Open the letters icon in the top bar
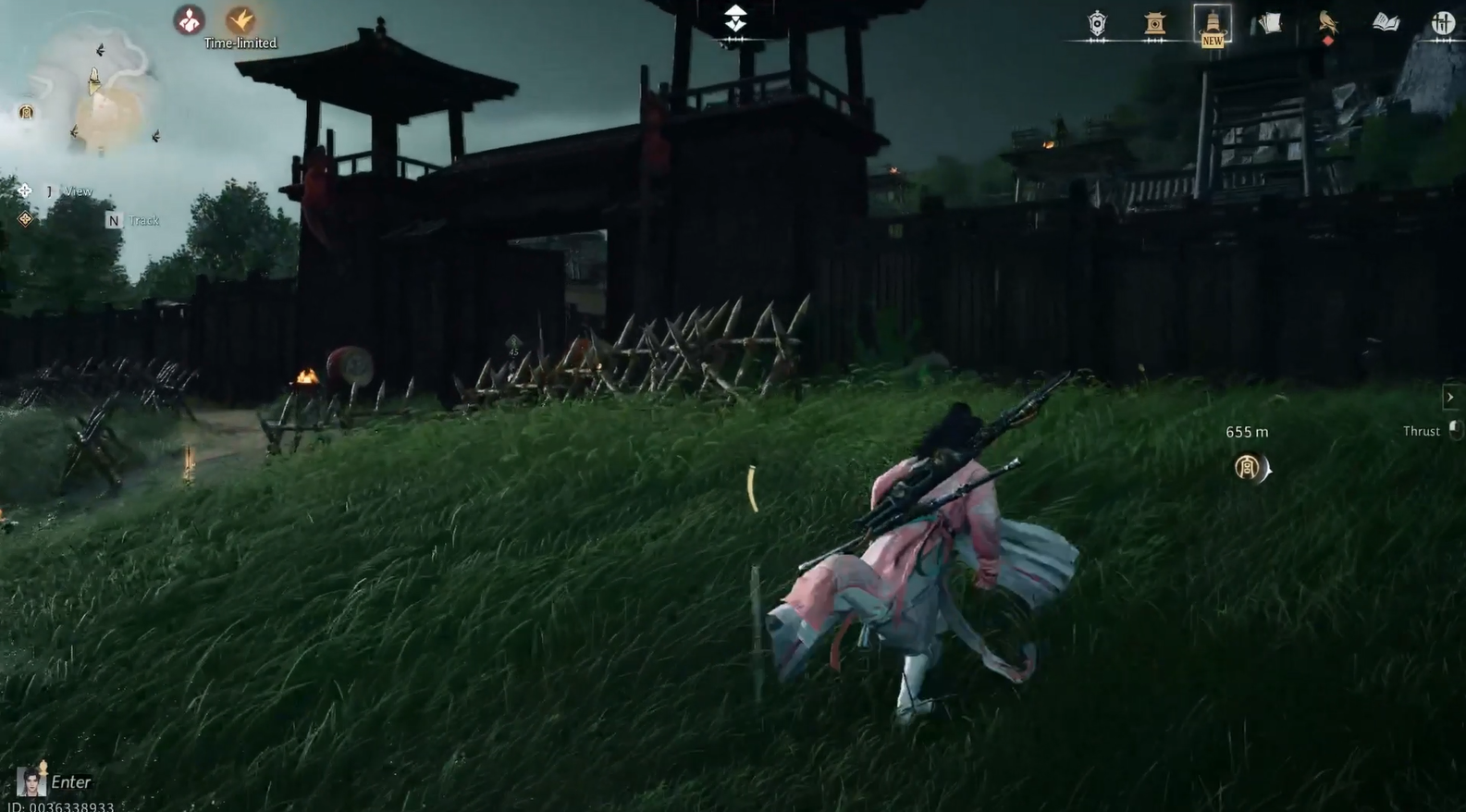Screen dimensions: 1466x812 click(1269, 23)
